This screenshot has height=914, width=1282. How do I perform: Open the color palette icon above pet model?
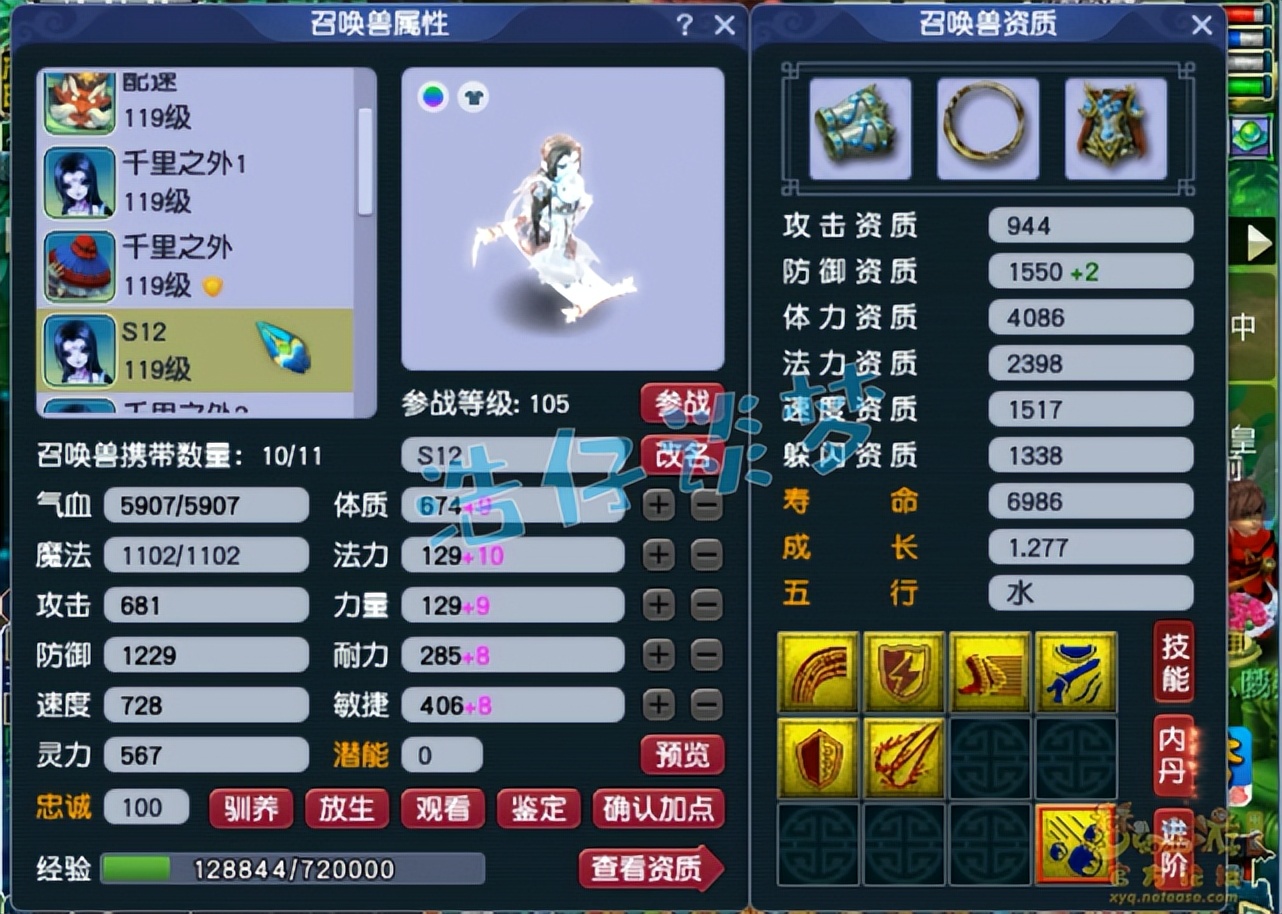click(x=434, y=98)
